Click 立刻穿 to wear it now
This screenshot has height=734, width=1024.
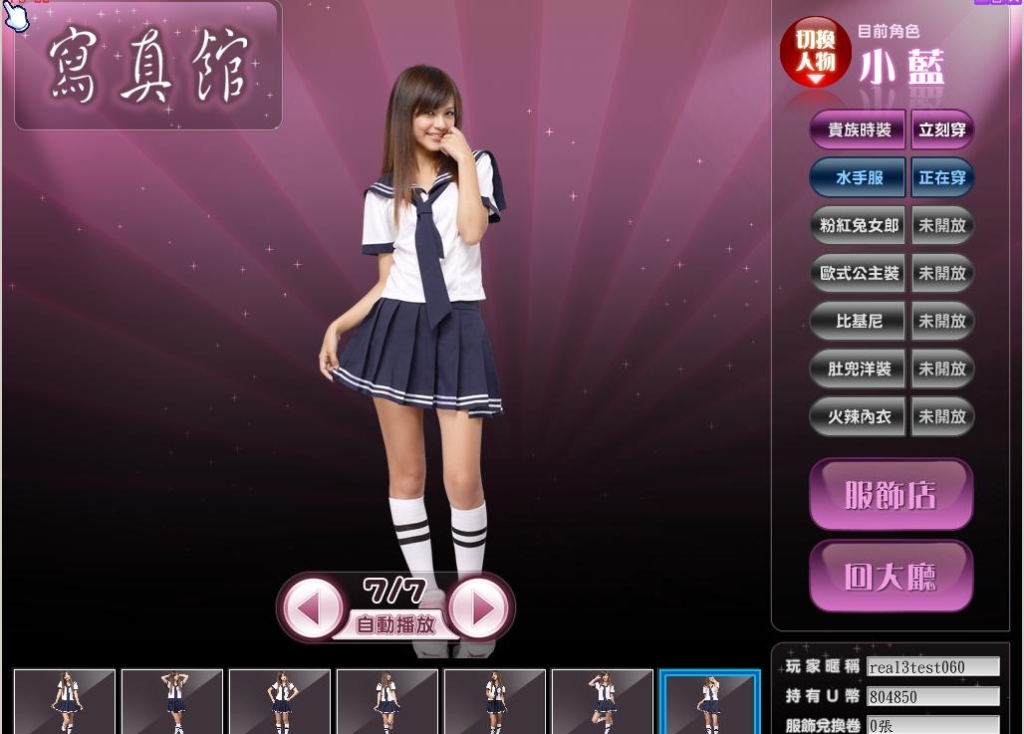point(942,130)
